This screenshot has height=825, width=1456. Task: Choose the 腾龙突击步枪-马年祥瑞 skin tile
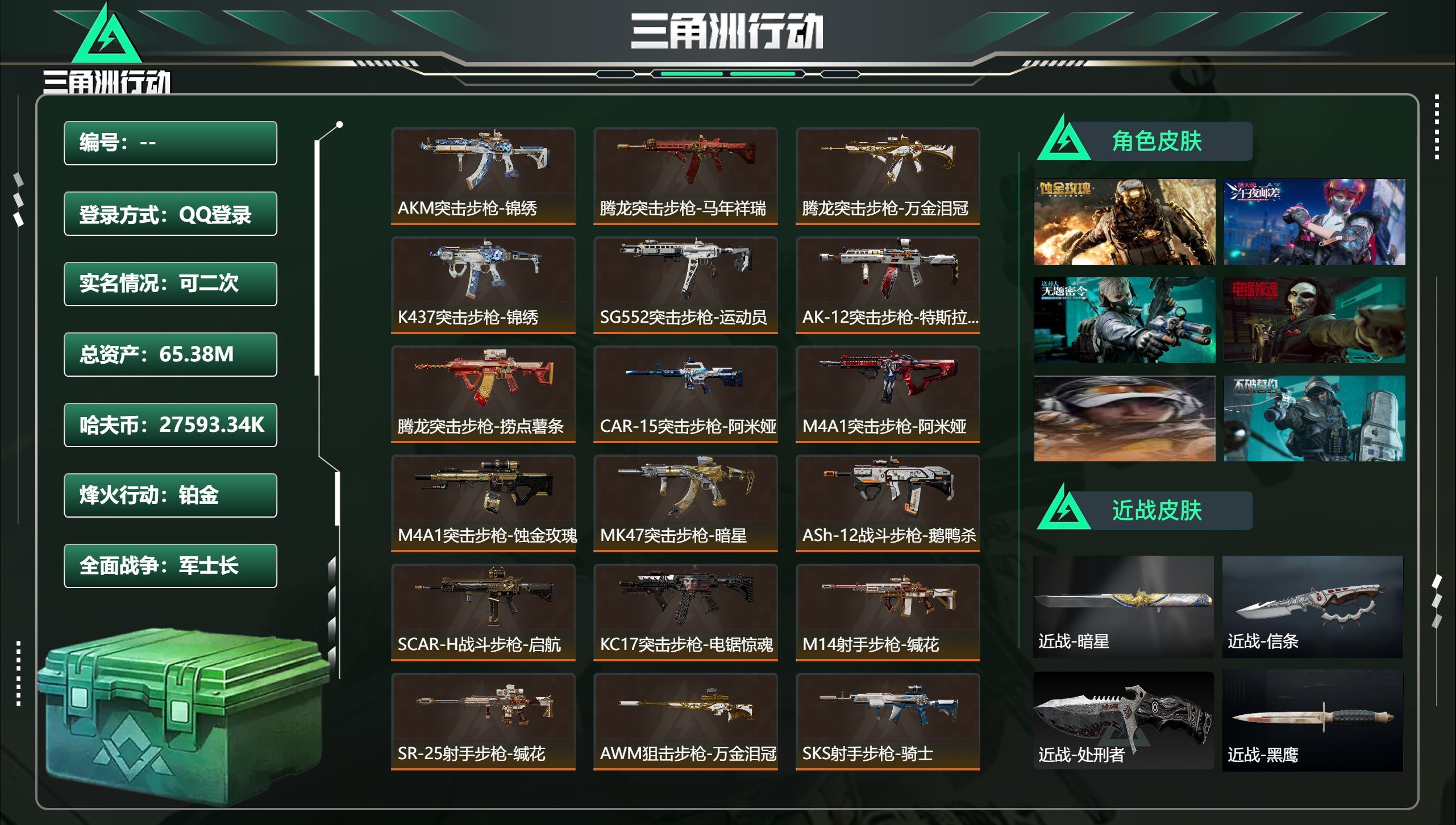tap(685, 176)
